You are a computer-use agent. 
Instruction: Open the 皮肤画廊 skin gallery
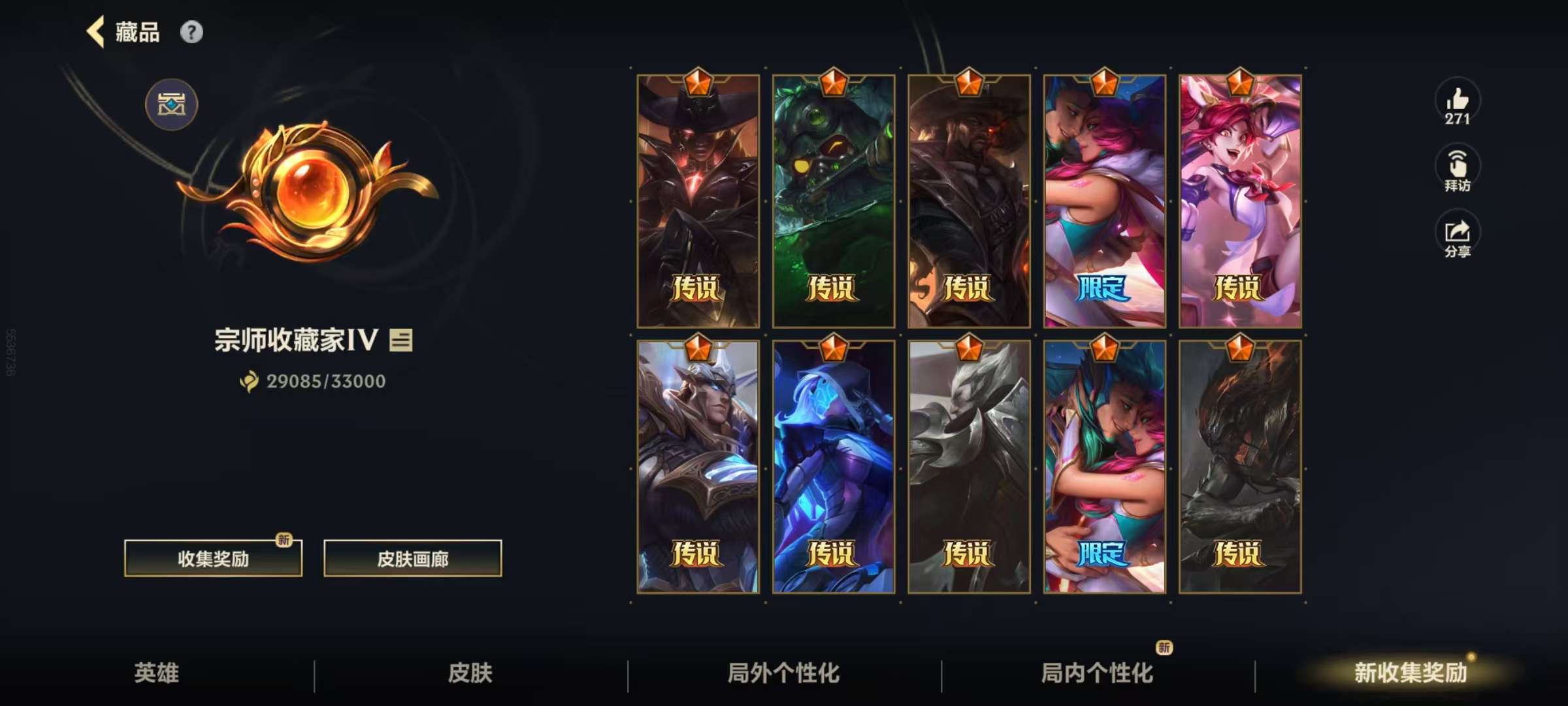[x=412, y=558]
